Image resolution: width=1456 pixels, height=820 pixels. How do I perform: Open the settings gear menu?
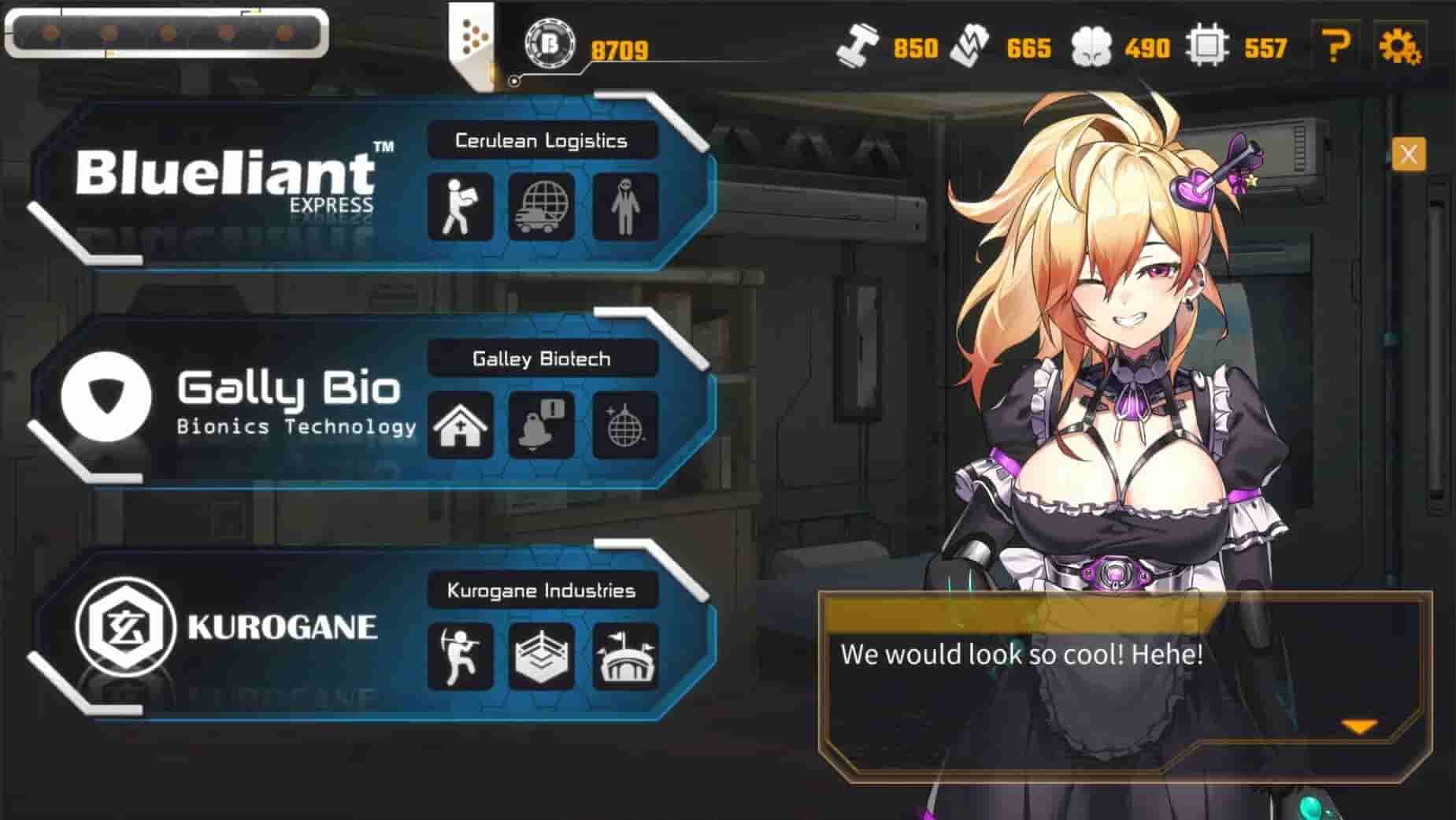(1407, 47)
